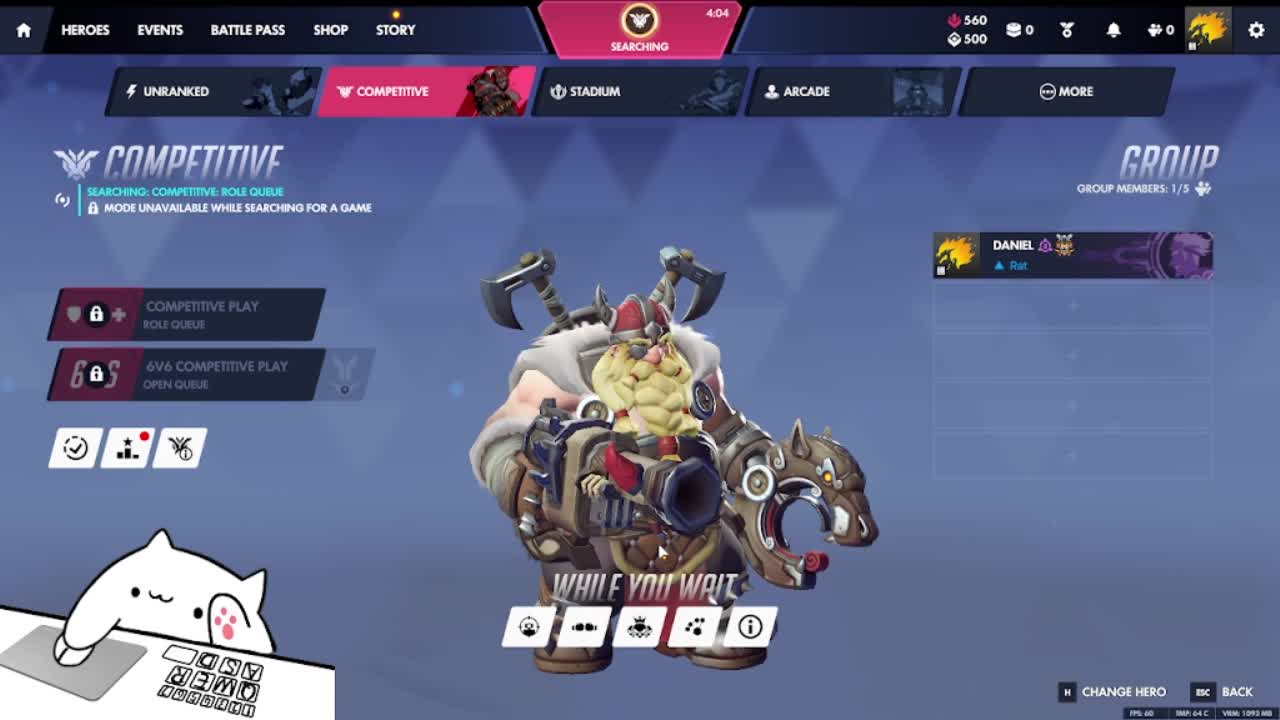Go to the home screen
This screenshot has width=1280, height=720.
tap(24, 30)
